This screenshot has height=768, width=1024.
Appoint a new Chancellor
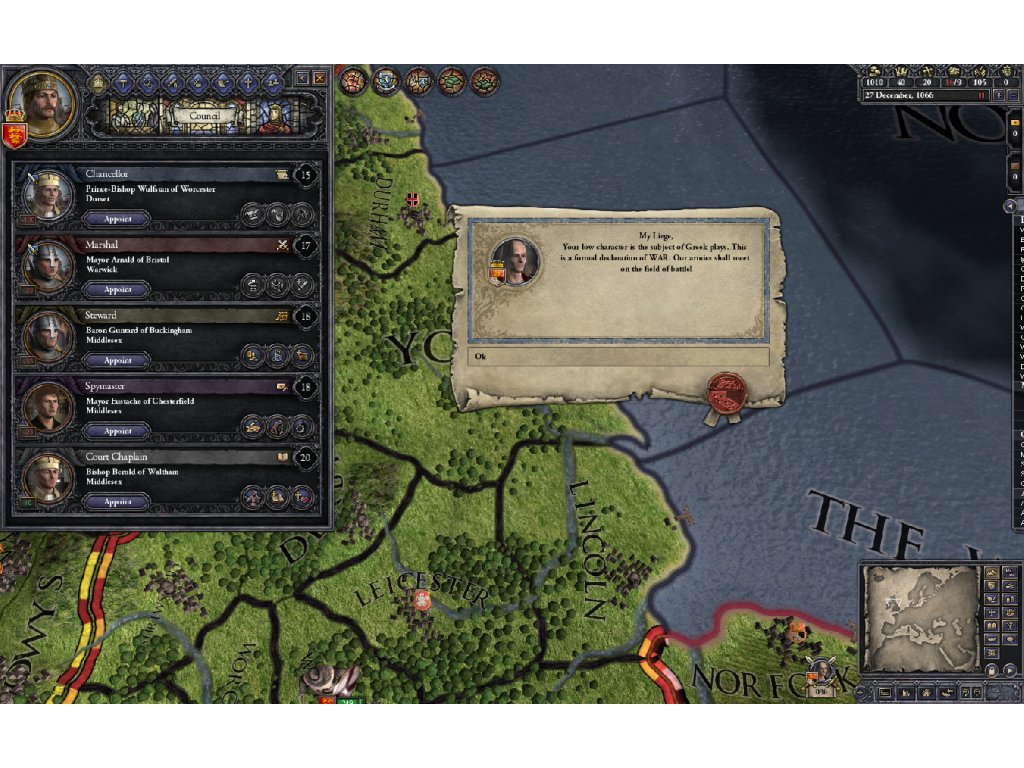click(x=118, y=218)
